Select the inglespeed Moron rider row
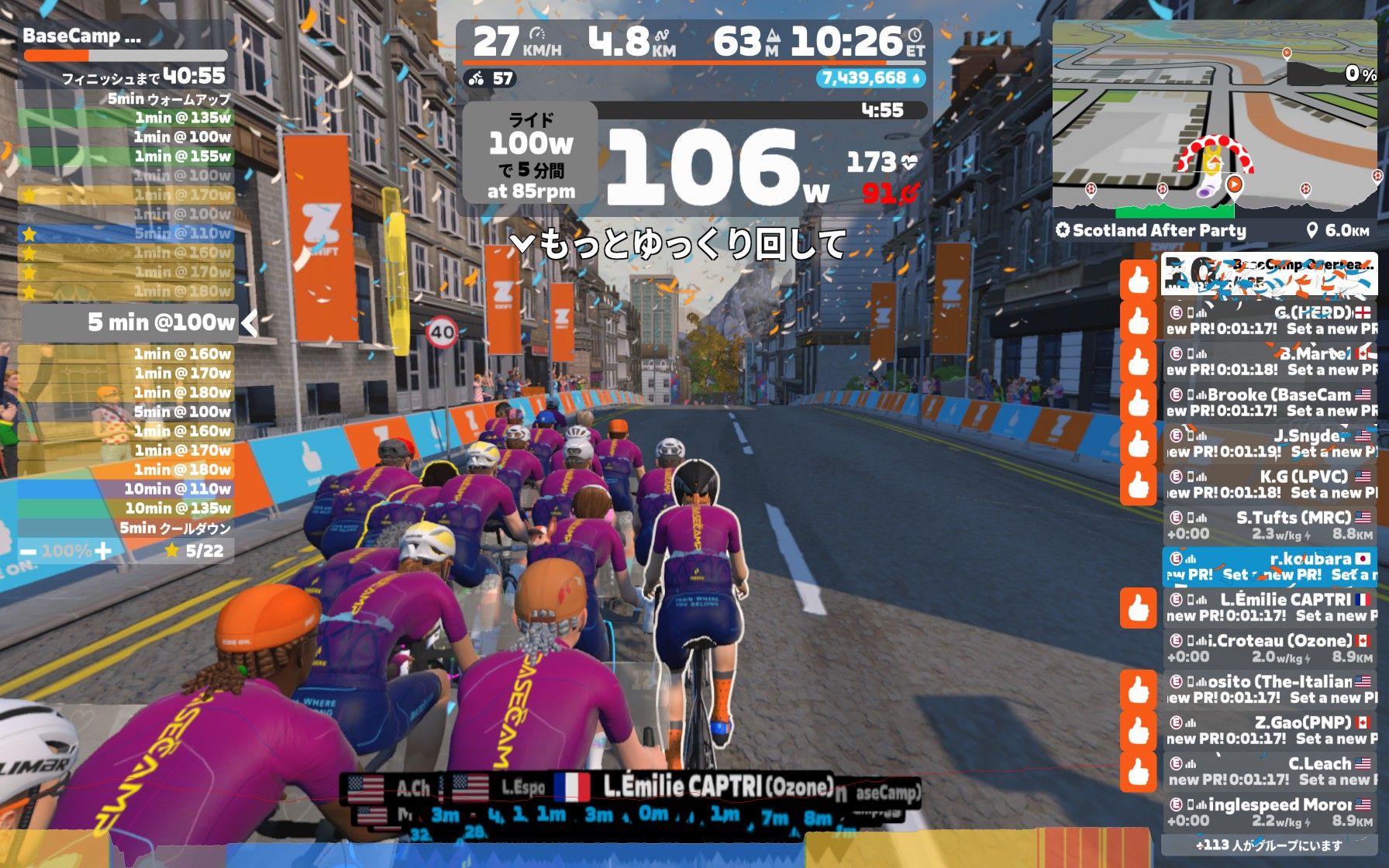Image resolution: width=1389 pixels, height=868 pixels. pos(1270,813)
